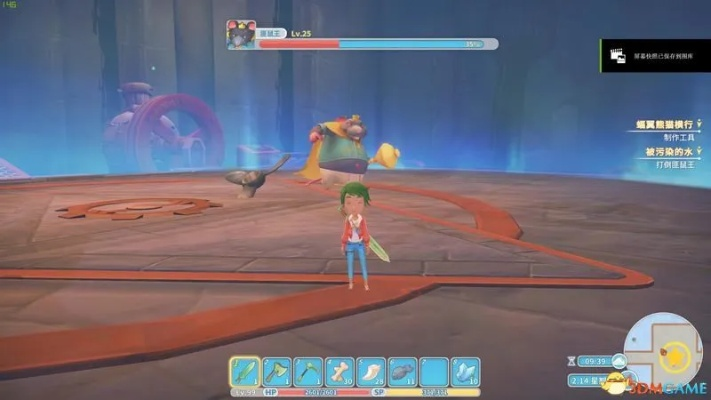The image size is (711, 400).
Task: Select the pickaxe hotbar slot
Action: [307, 371]
